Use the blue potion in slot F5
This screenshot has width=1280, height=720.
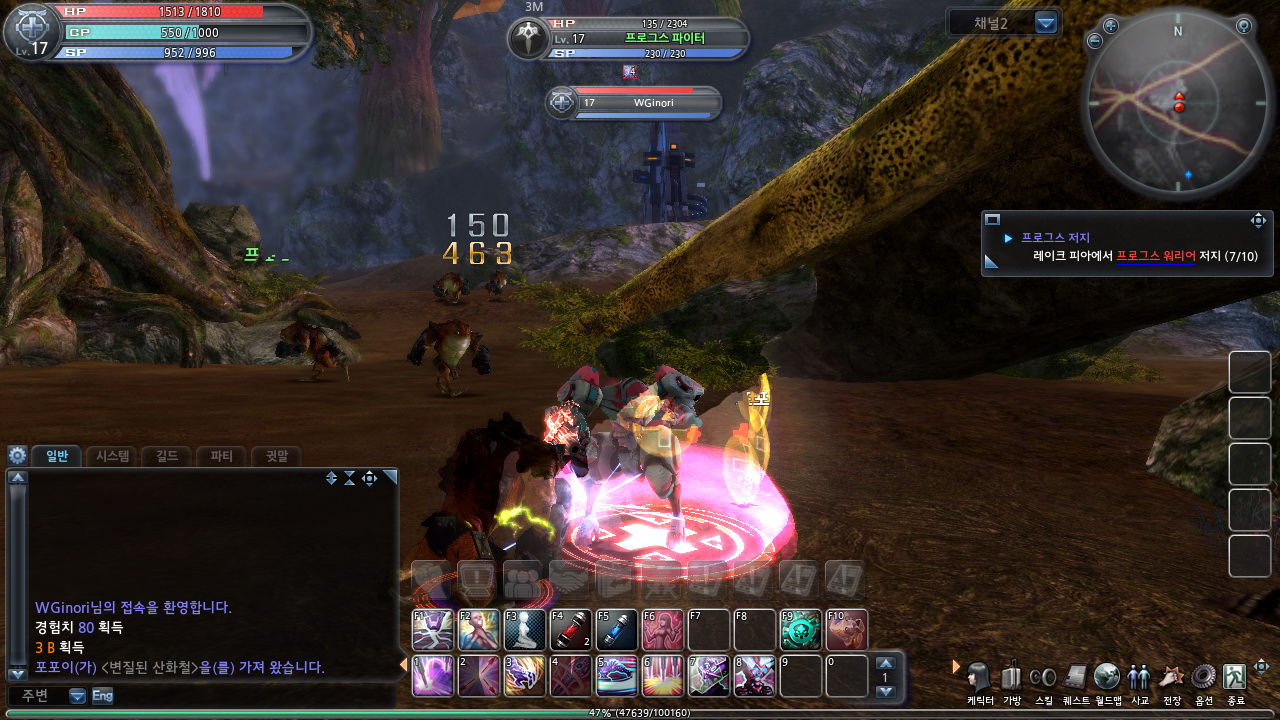(617, 630)
